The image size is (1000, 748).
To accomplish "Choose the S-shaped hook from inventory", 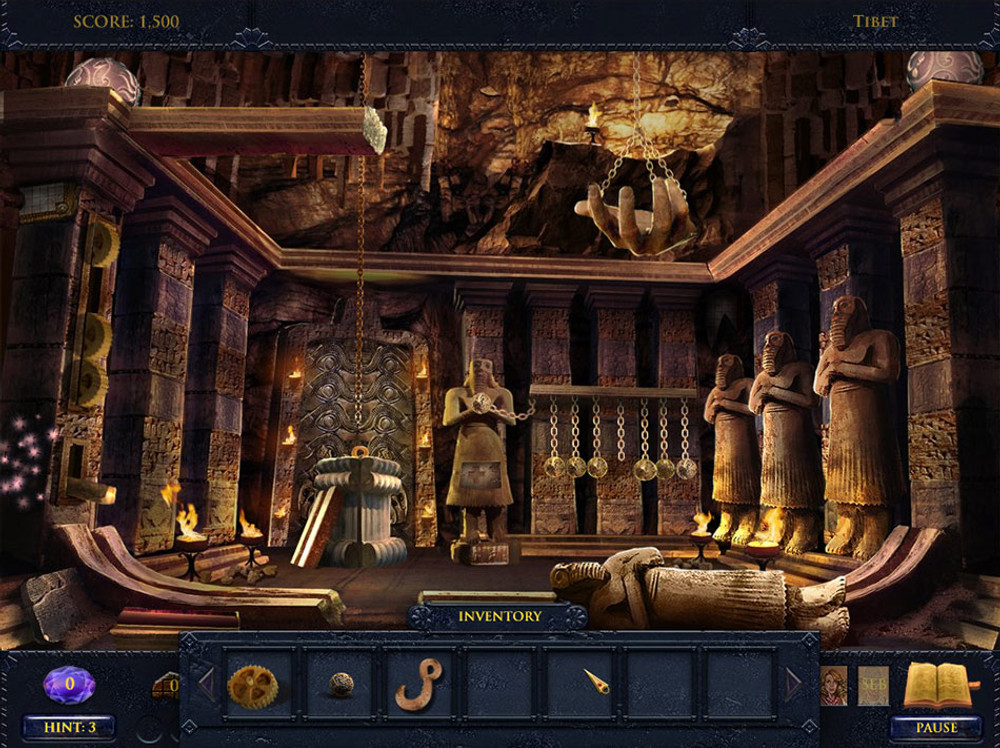I will coord(417,685).
